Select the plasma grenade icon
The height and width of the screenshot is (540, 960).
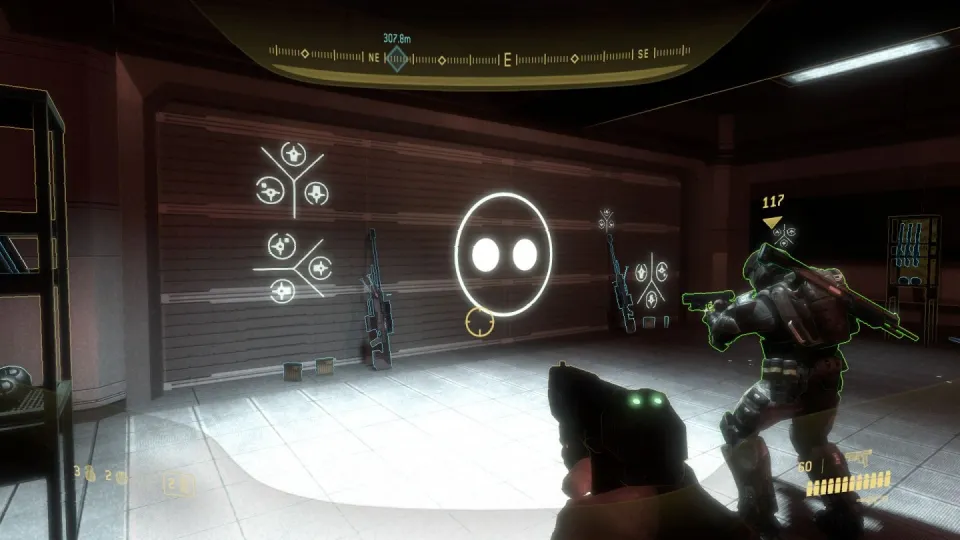pos(122,477)
